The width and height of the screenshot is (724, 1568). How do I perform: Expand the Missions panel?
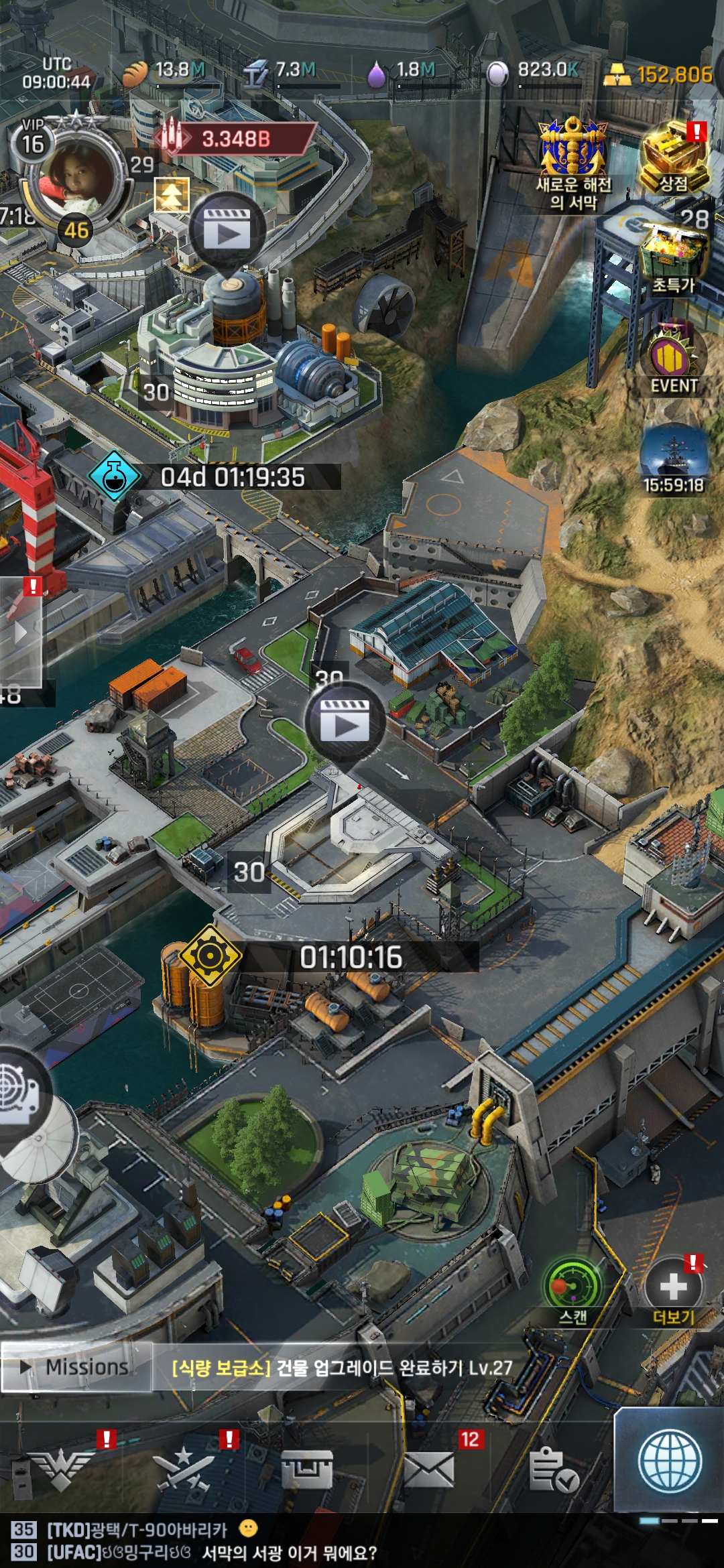click(76, 1367)
